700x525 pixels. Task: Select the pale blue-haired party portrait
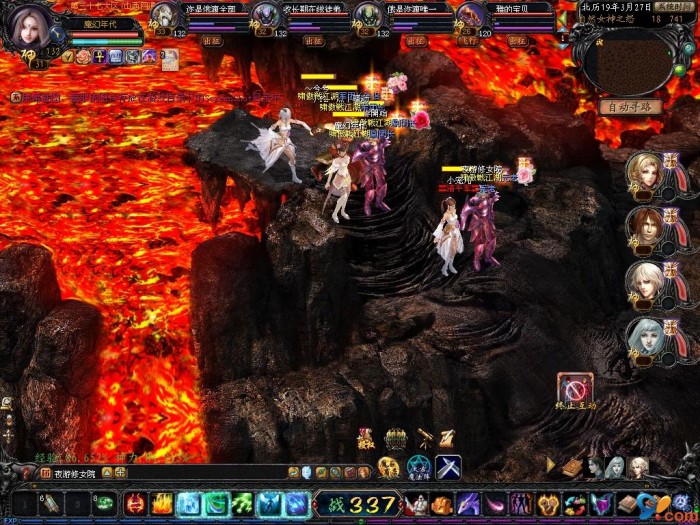646,337
